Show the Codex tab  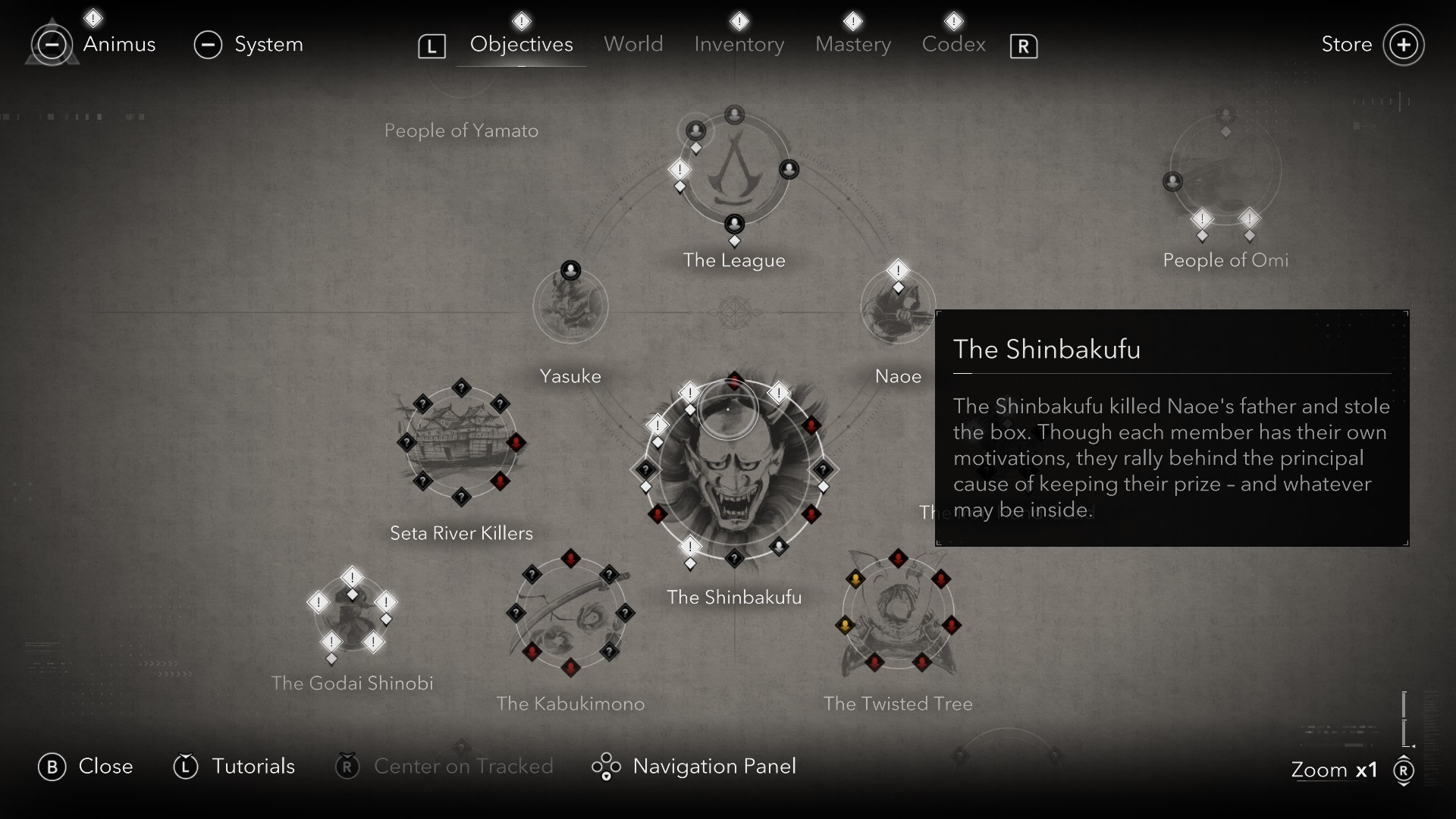(953, 45)
